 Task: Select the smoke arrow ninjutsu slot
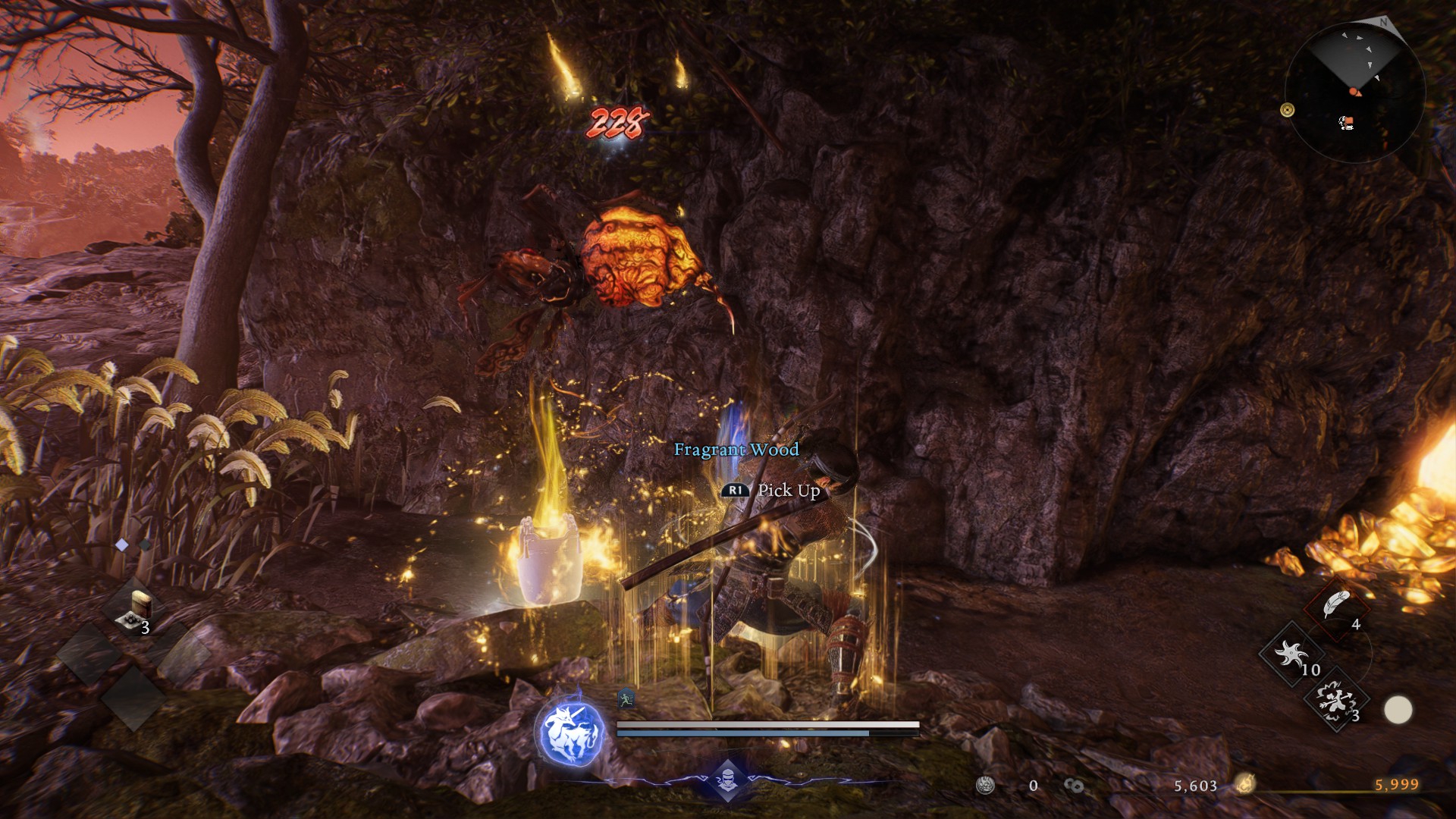point(1335,699)
